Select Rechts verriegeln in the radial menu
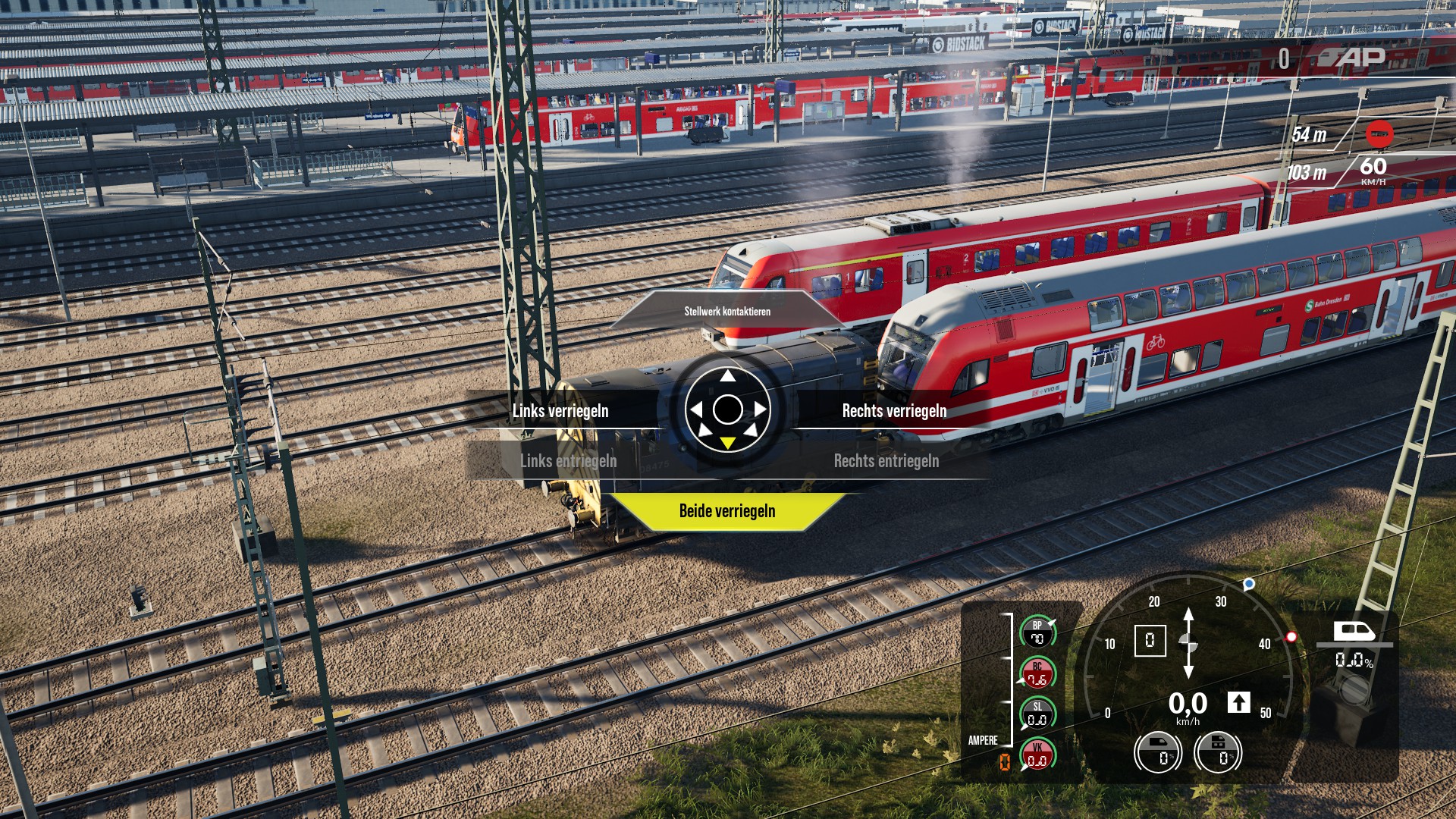 (x=894, y=410)
